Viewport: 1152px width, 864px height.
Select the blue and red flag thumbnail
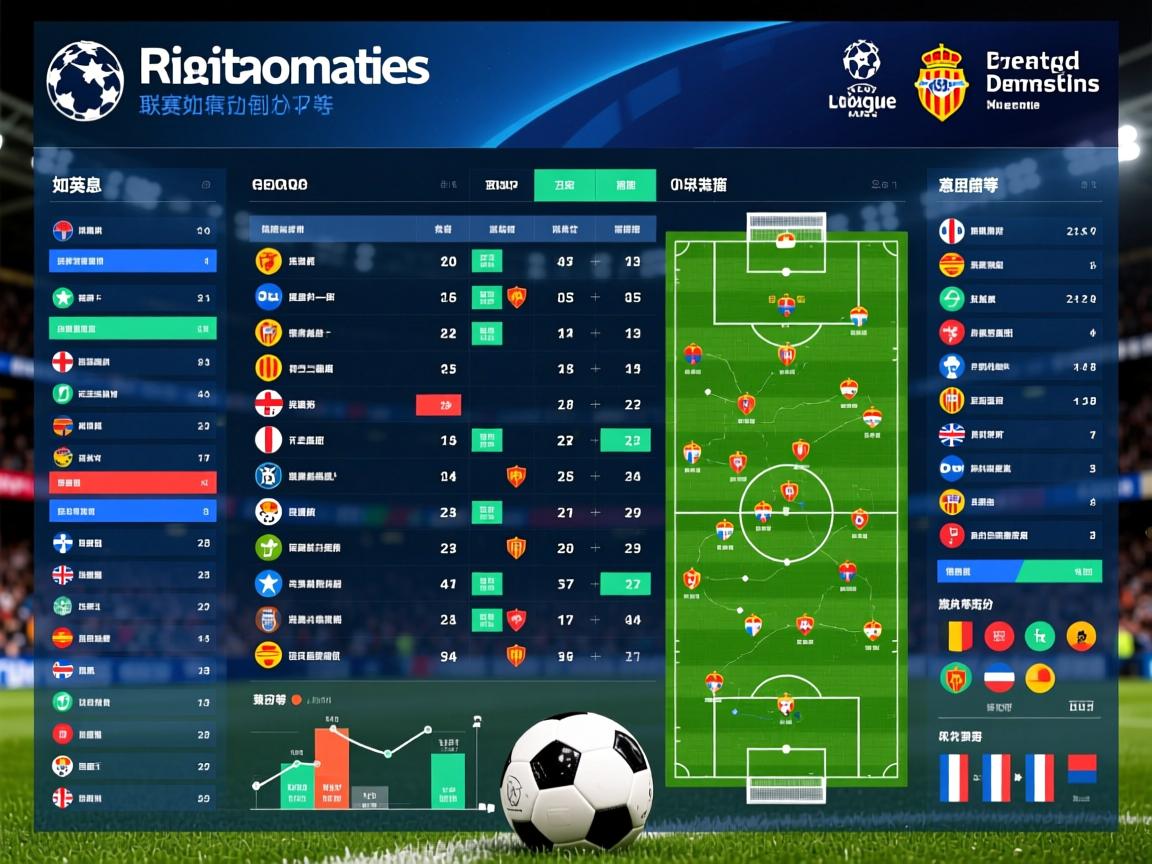(1081, 769)
